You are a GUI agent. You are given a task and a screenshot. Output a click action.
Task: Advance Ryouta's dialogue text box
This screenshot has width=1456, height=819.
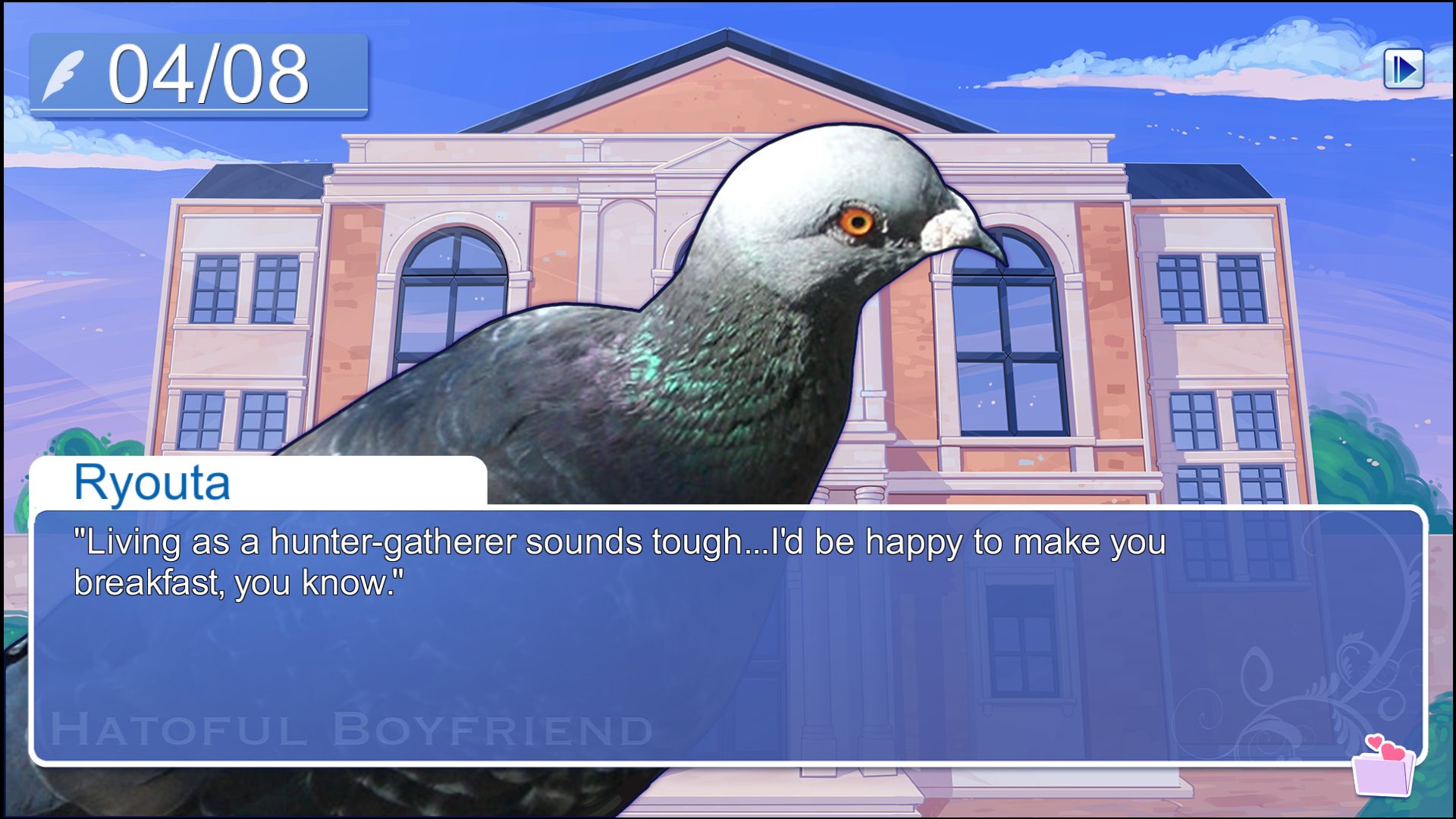coord(728,635)
